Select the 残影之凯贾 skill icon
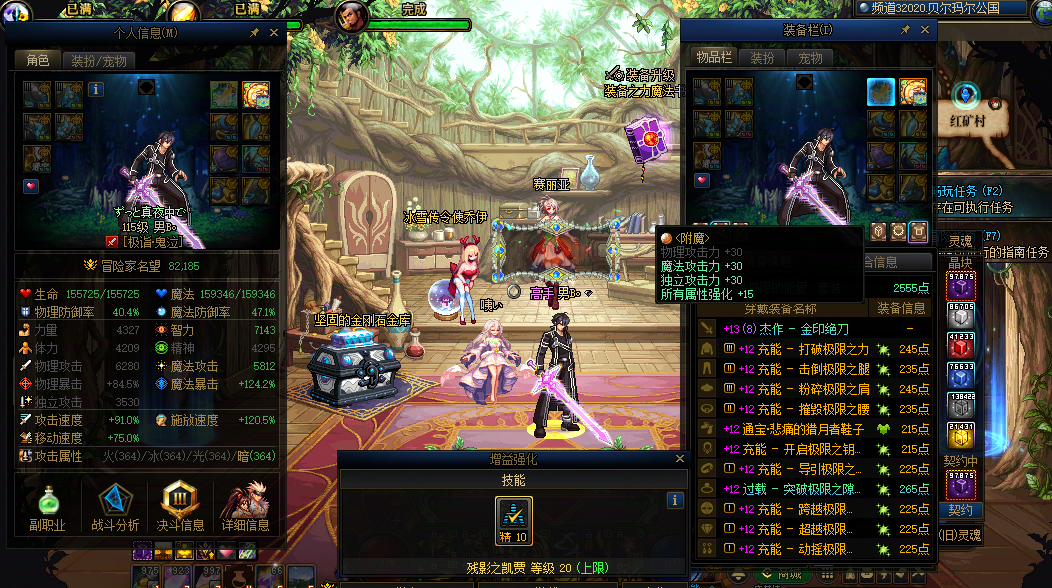This screenshot has height=588, width=1052. tap(514, 519)
